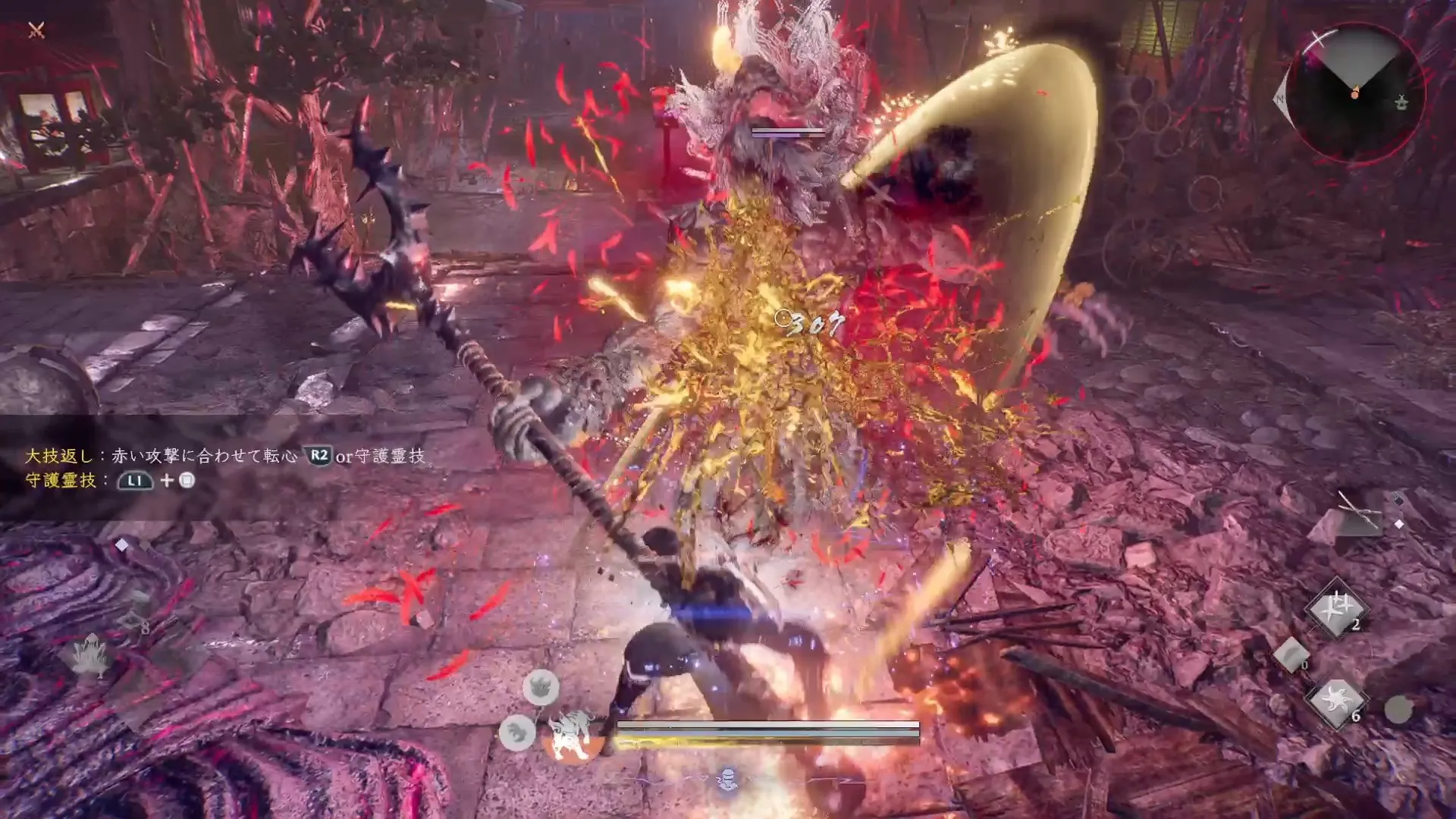Click the crossed swords icon

[36, 30]
